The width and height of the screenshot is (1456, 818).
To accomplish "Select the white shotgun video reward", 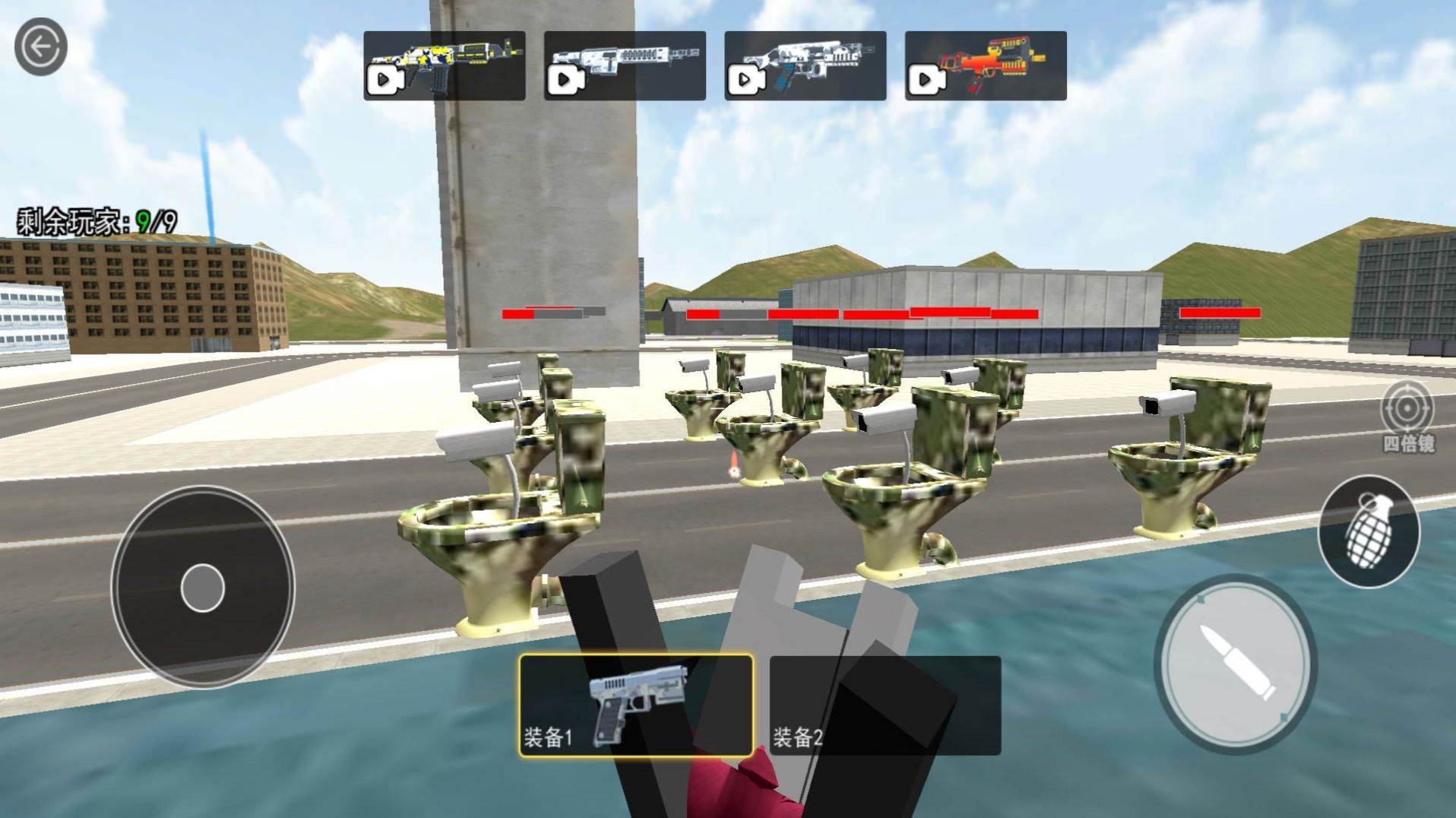I will [624, 65].
